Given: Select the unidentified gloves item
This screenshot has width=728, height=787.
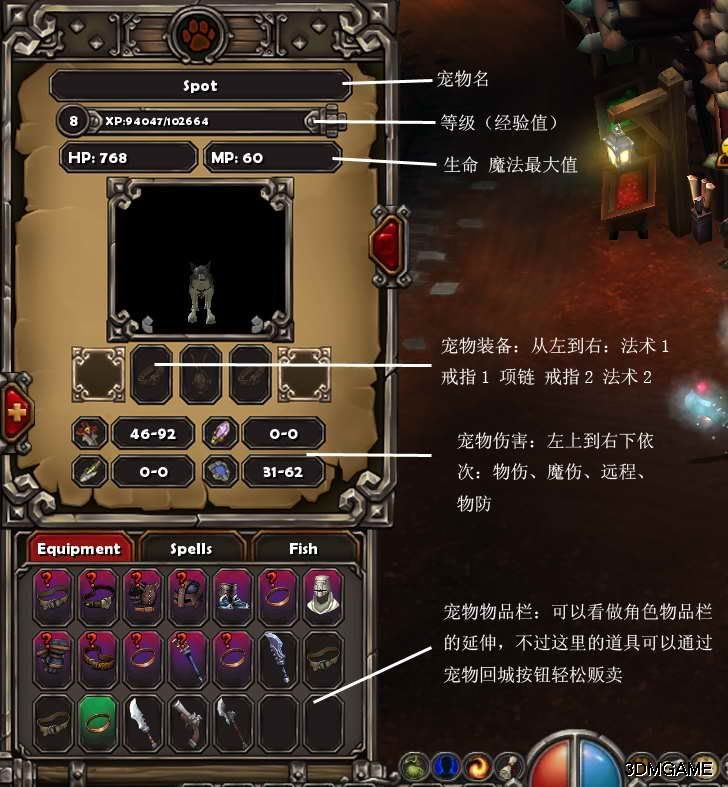Looking at the screenshot, I should pyautogui.click(x=53, y=657).
